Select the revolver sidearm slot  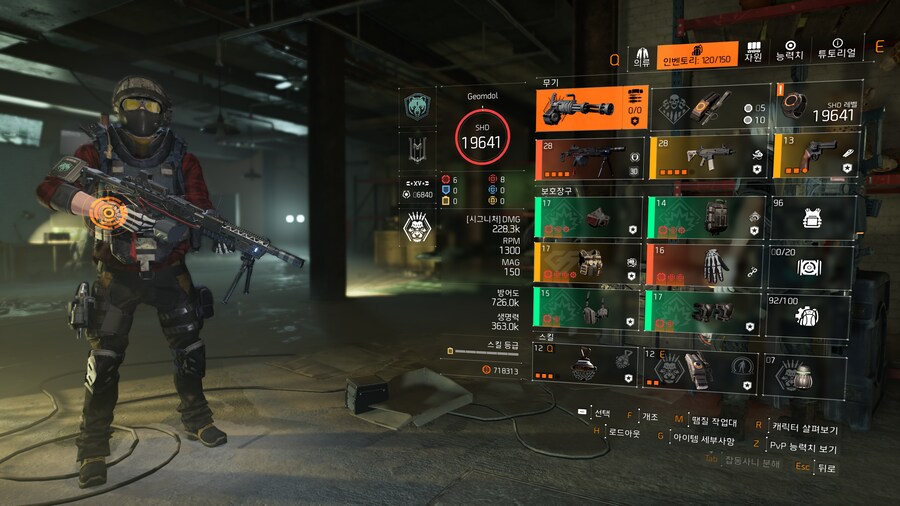[x=812, y=157]
